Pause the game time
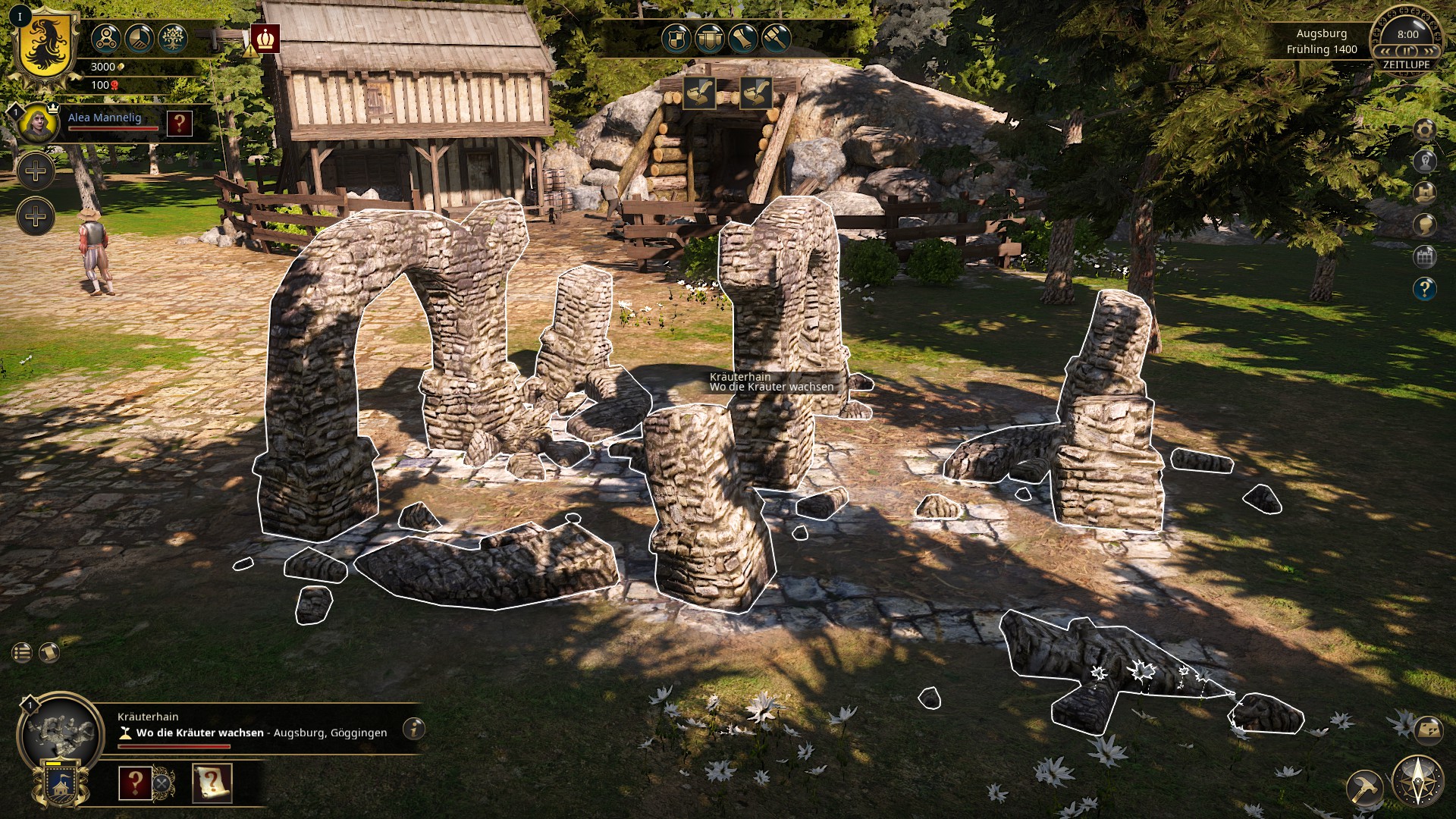1456x819 pixels. point(1407,50)
